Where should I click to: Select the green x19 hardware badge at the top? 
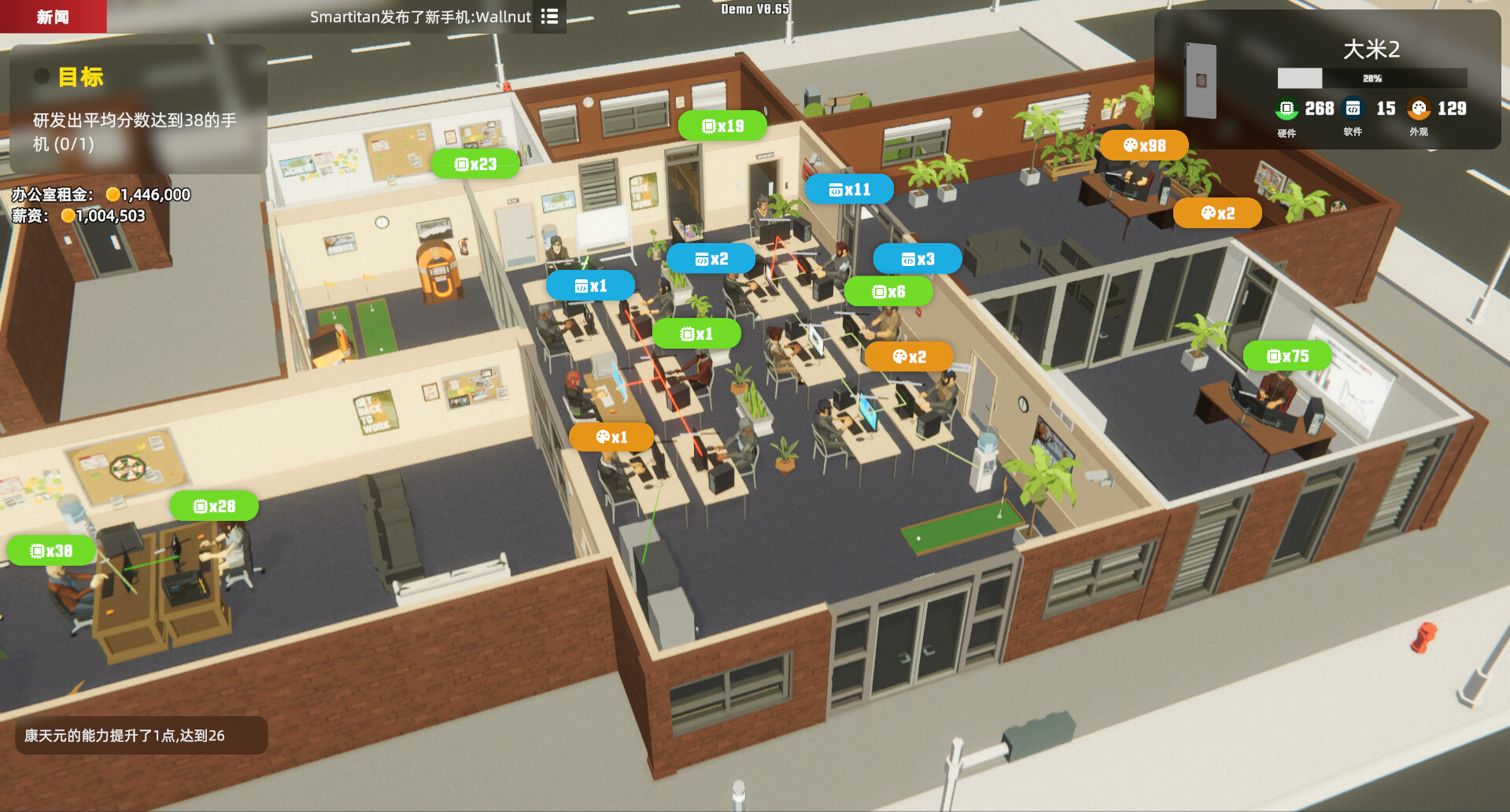click(722, 125)
